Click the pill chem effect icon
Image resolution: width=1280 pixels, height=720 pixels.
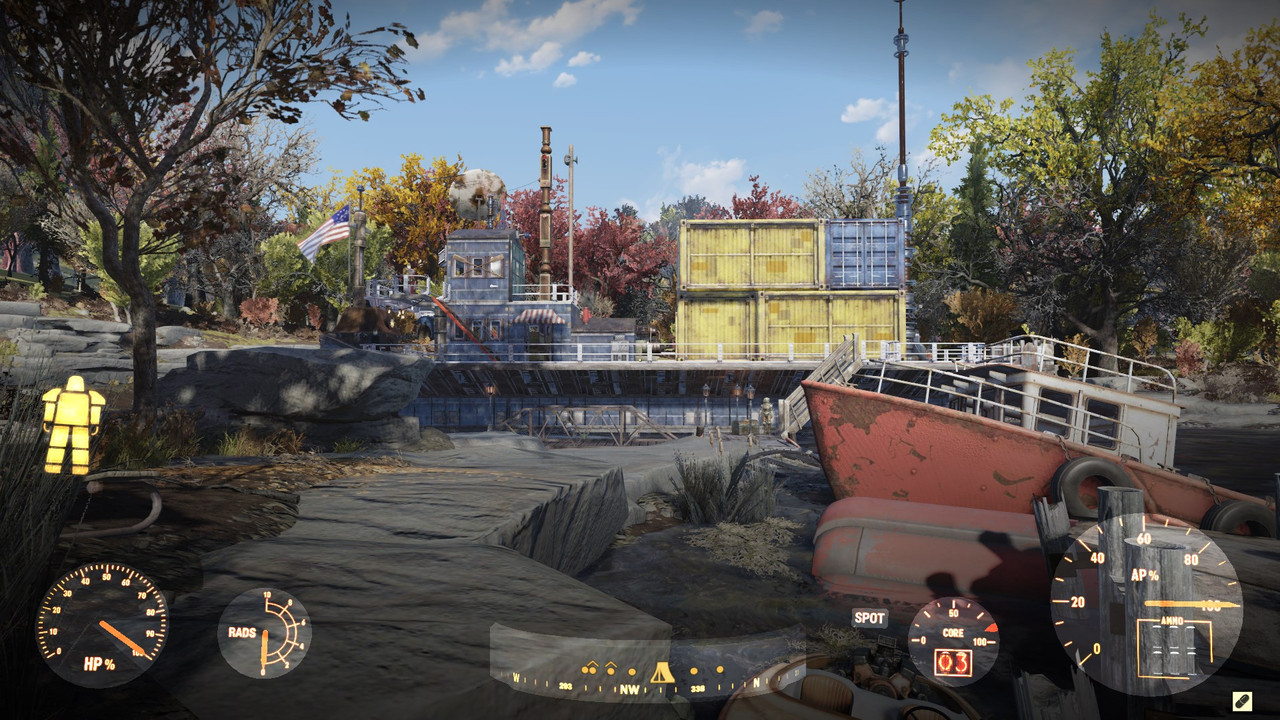(1242, 701)
